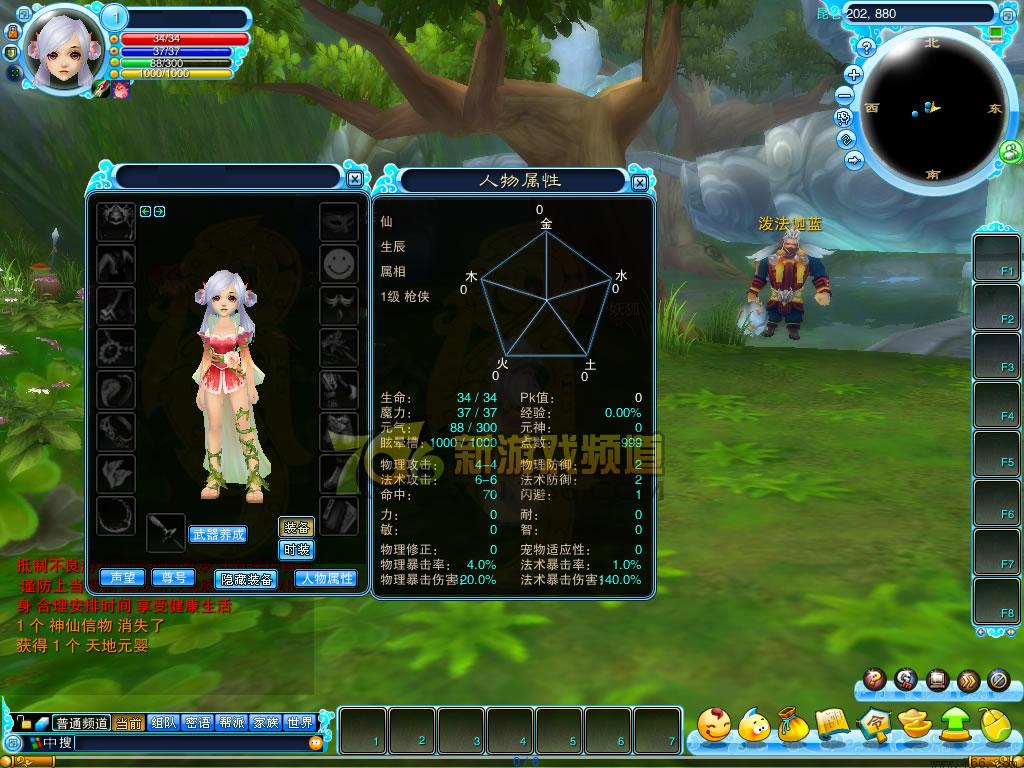Open the 声望 reputation panel
This screenshot has height=768, width=1024.
(123, 578)
